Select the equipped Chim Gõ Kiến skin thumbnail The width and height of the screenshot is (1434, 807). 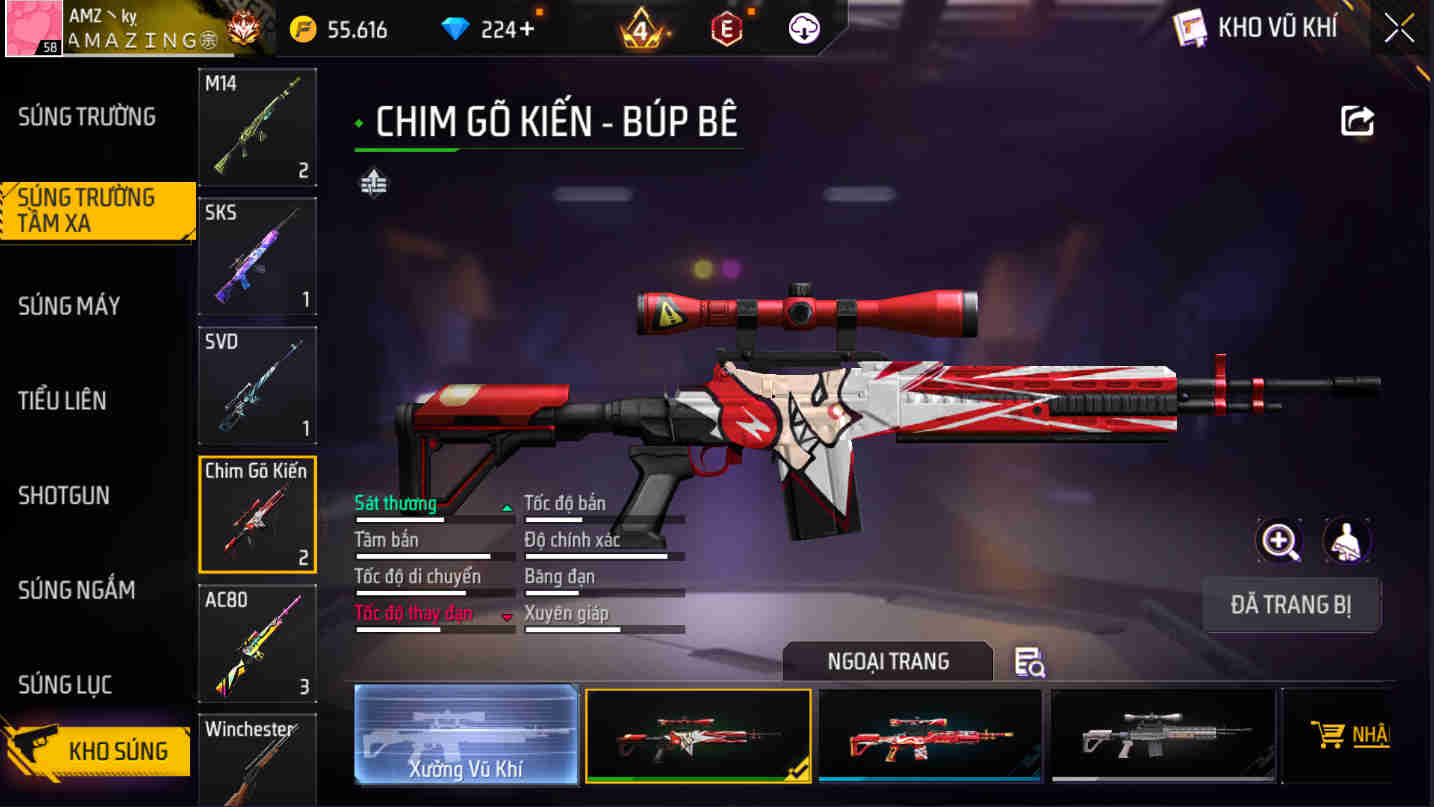[697, 737]
